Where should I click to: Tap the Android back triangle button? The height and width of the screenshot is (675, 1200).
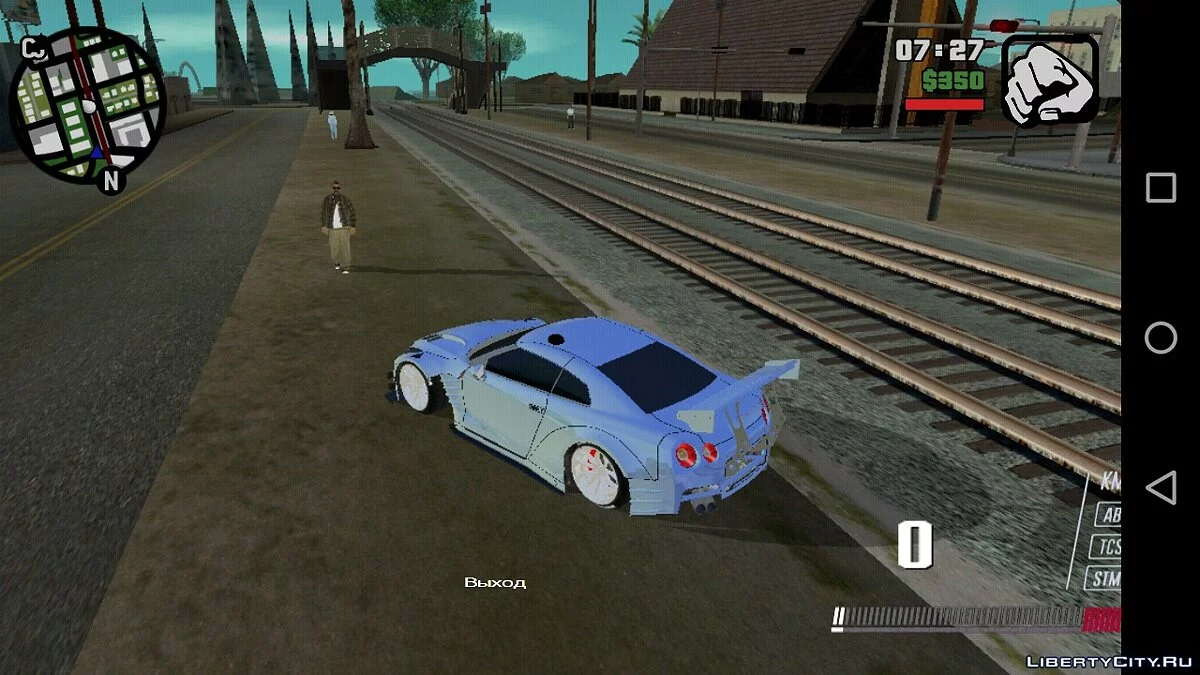coord(1160,488)
